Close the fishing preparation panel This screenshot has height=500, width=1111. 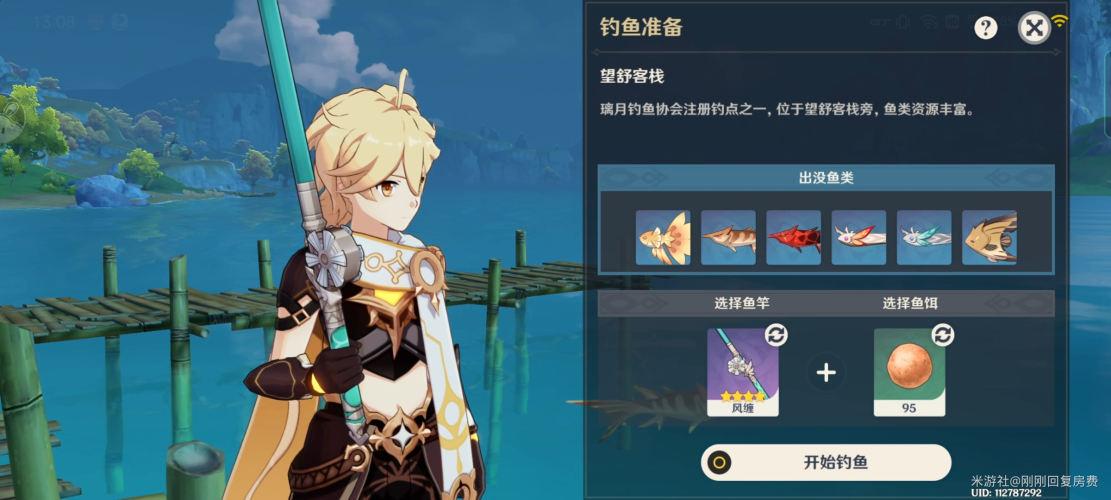point(1034,28)
